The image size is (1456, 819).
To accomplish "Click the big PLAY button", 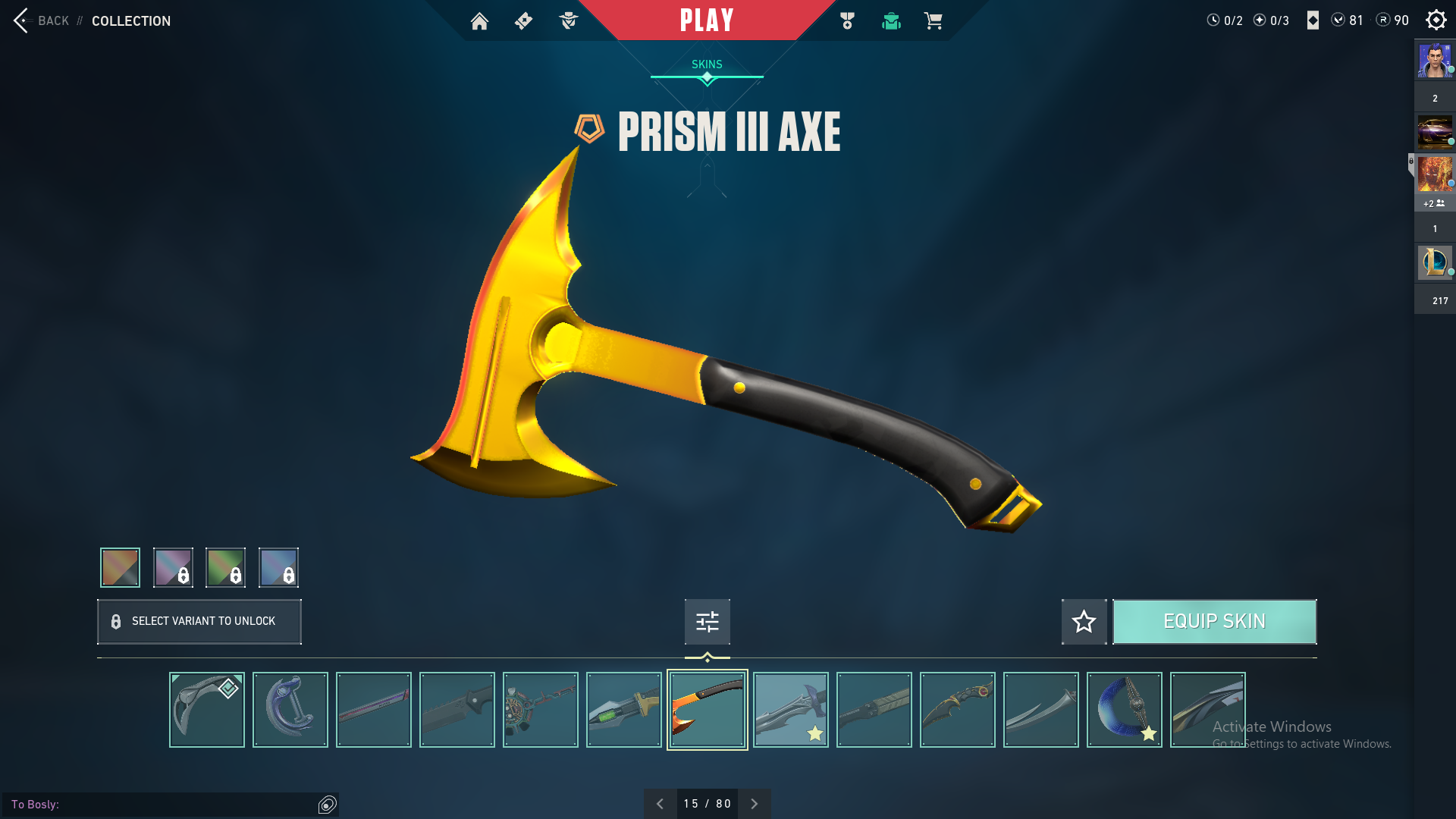I will [x=707, y=20].
